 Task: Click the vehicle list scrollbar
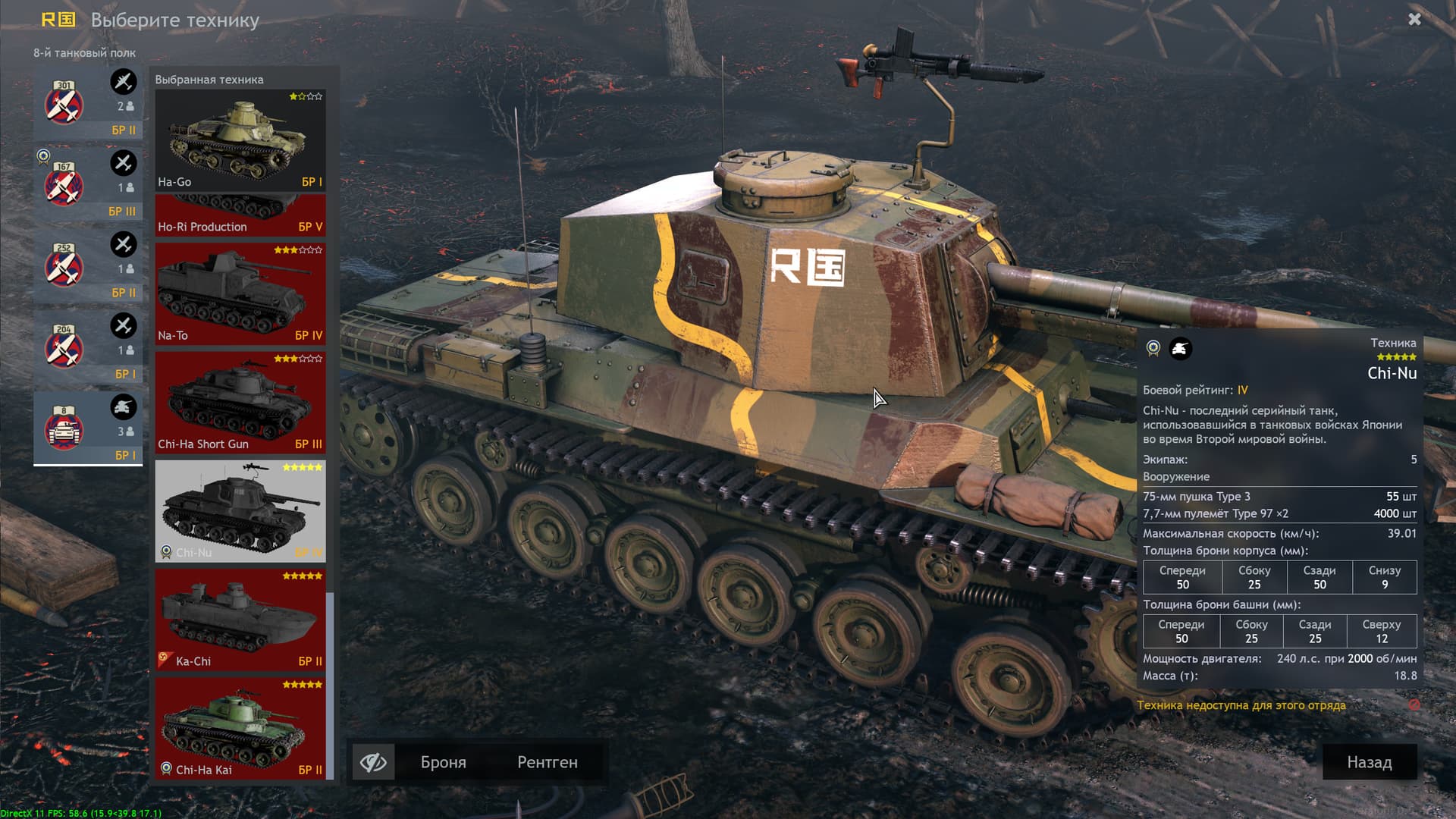point(330,682)
